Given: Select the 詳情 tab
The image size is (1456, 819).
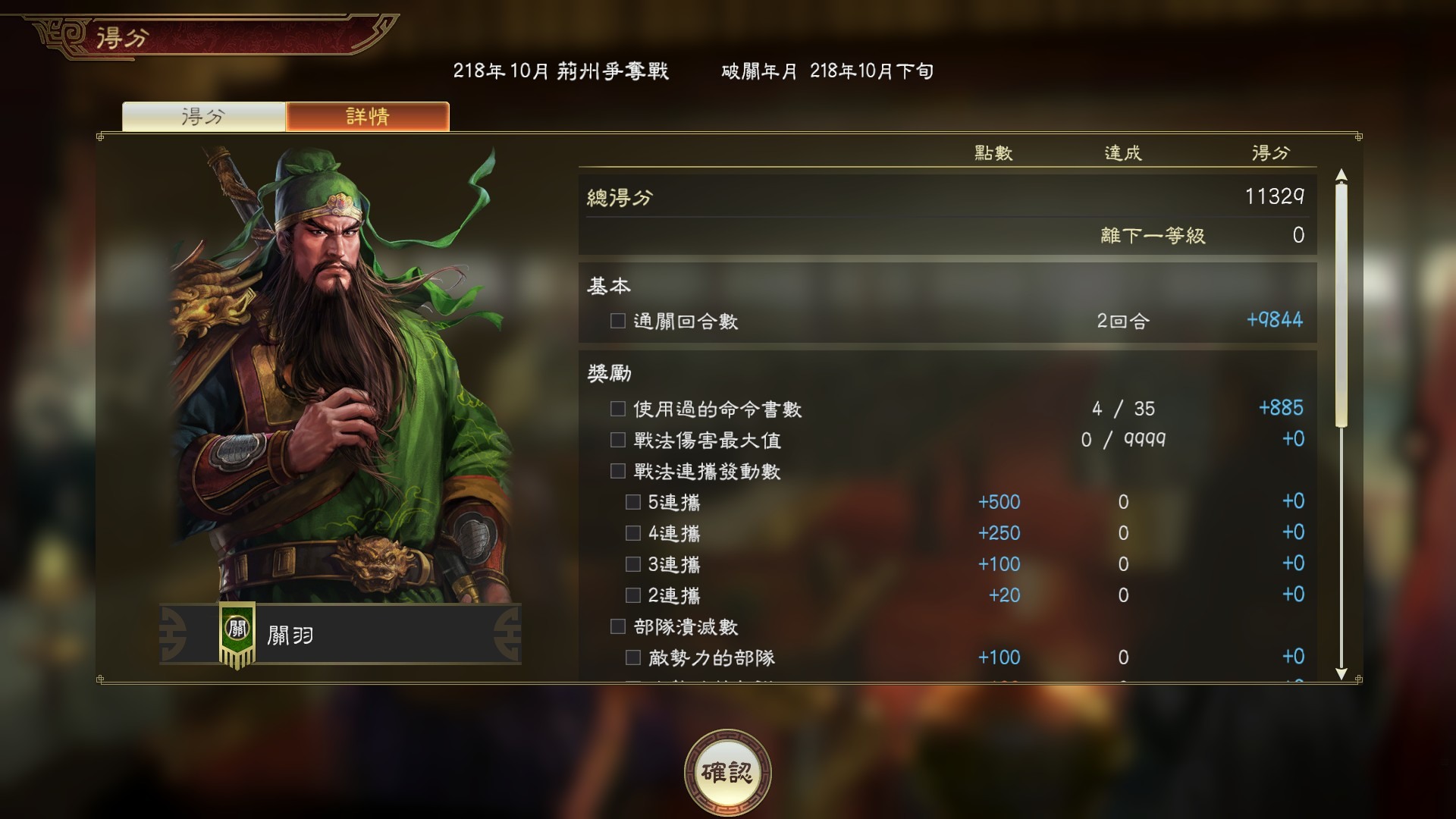Looking at the screenshot, I should 367,115.
